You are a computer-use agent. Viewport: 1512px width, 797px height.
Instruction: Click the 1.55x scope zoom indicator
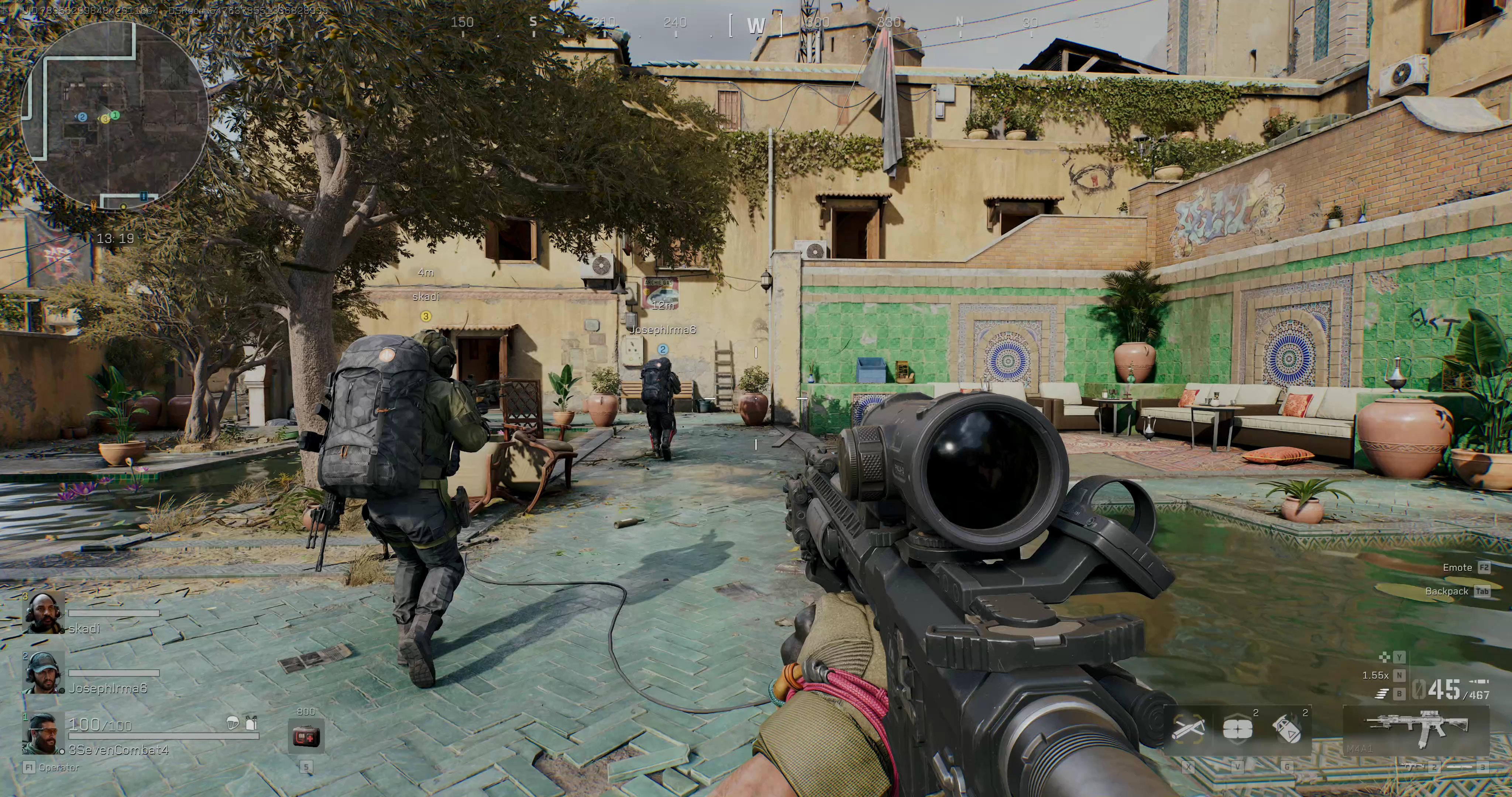(x=1375, y=676)
